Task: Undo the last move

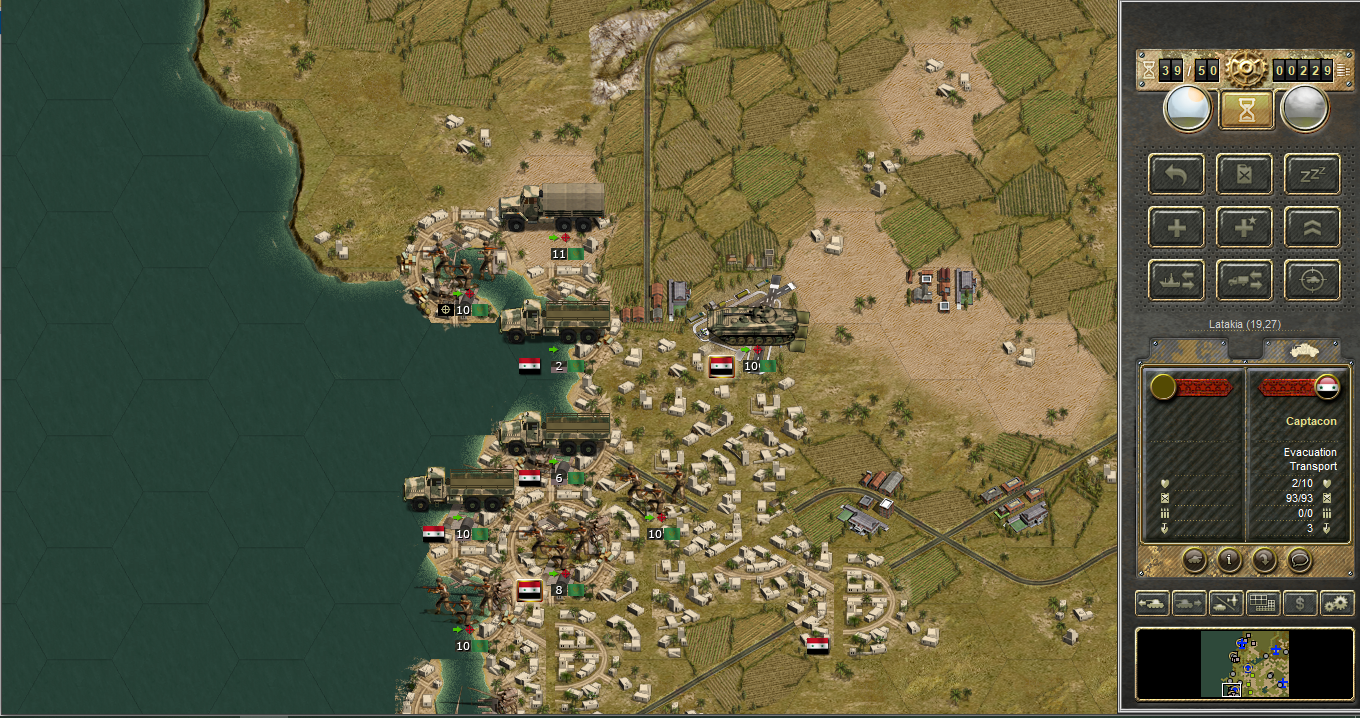Action: 1177,175
